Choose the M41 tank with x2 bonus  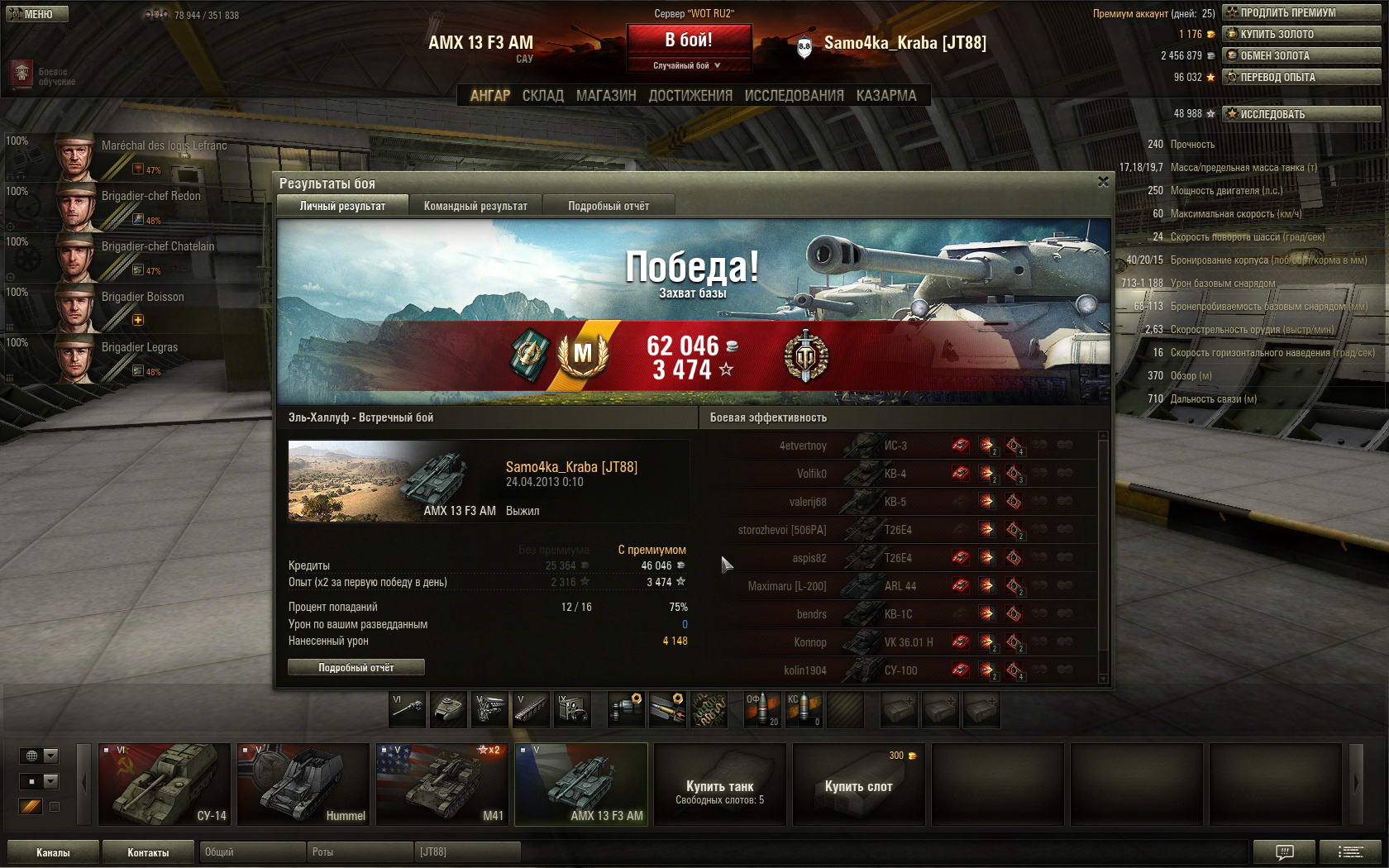tap(442, 784)
